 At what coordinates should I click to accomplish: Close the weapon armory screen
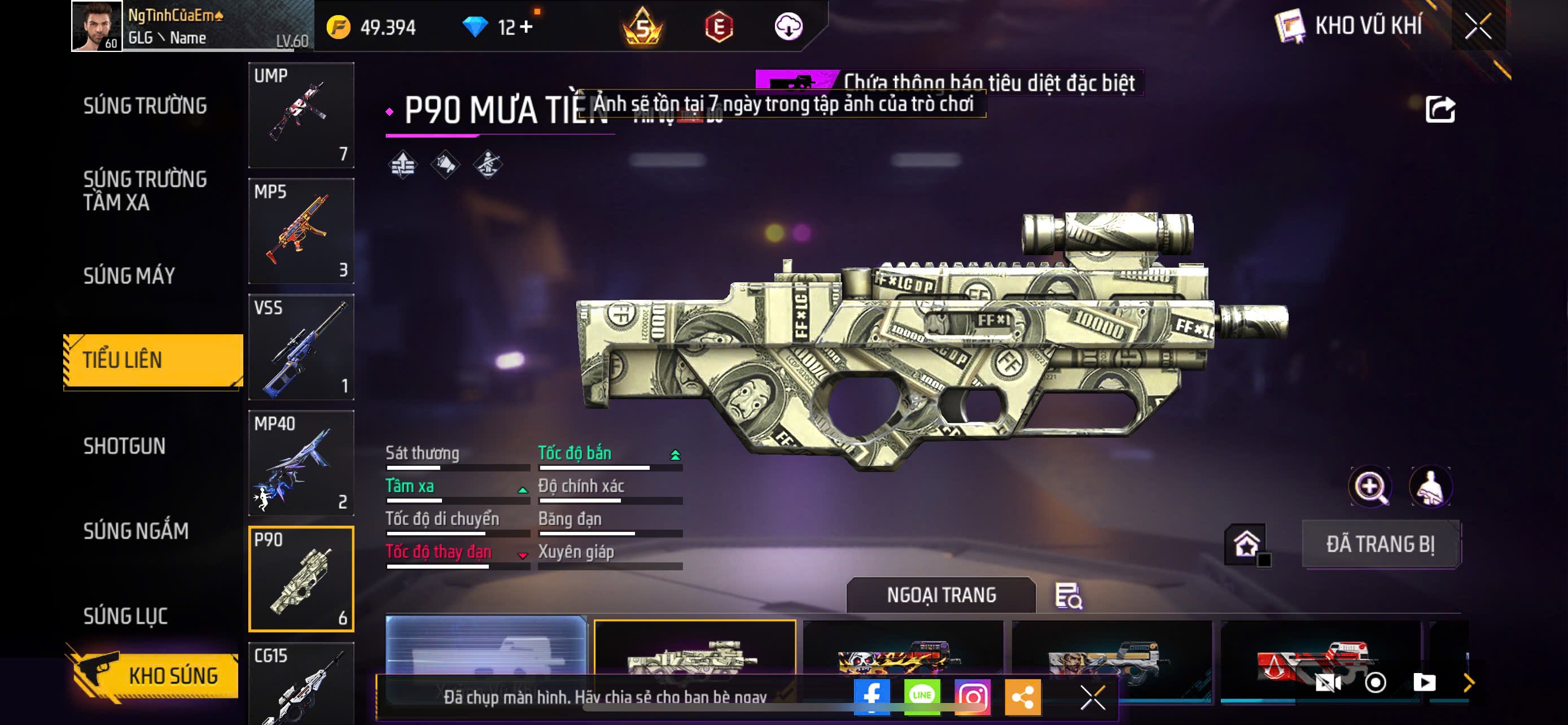[1477, 26]
